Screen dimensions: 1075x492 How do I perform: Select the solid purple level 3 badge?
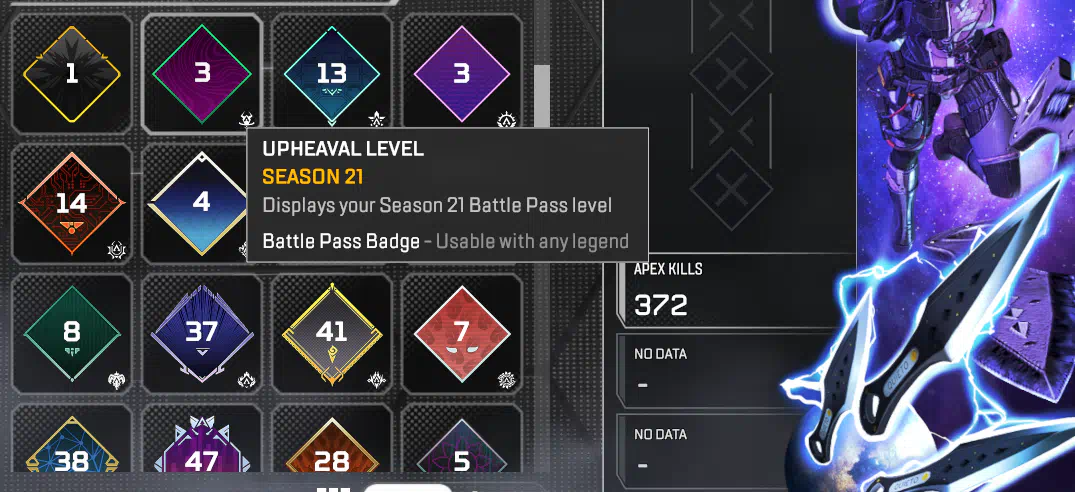click(x=461, y=74)
